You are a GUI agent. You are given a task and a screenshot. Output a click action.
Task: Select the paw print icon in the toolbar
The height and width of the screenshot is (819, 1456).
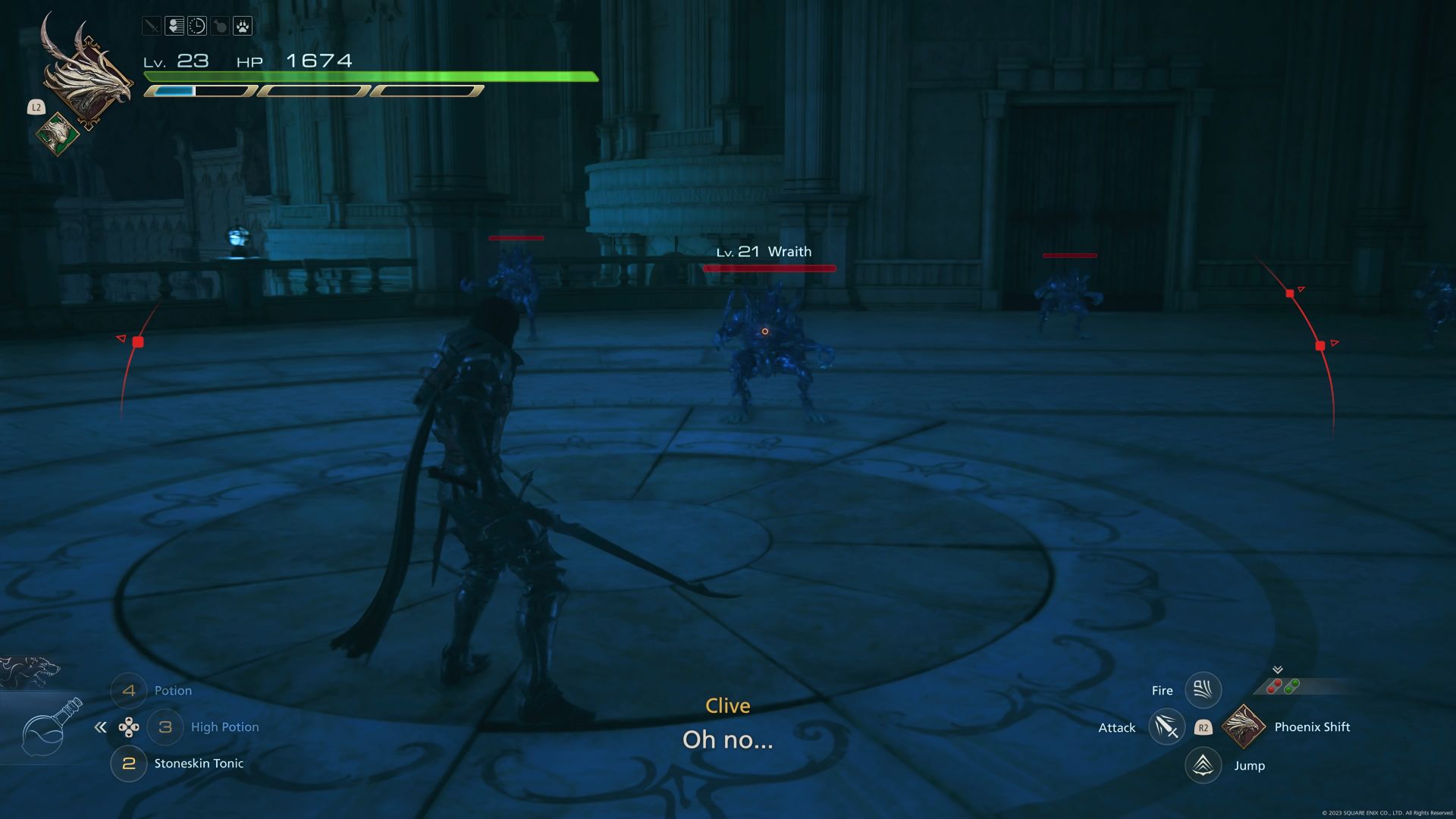[x=243, y=26]
